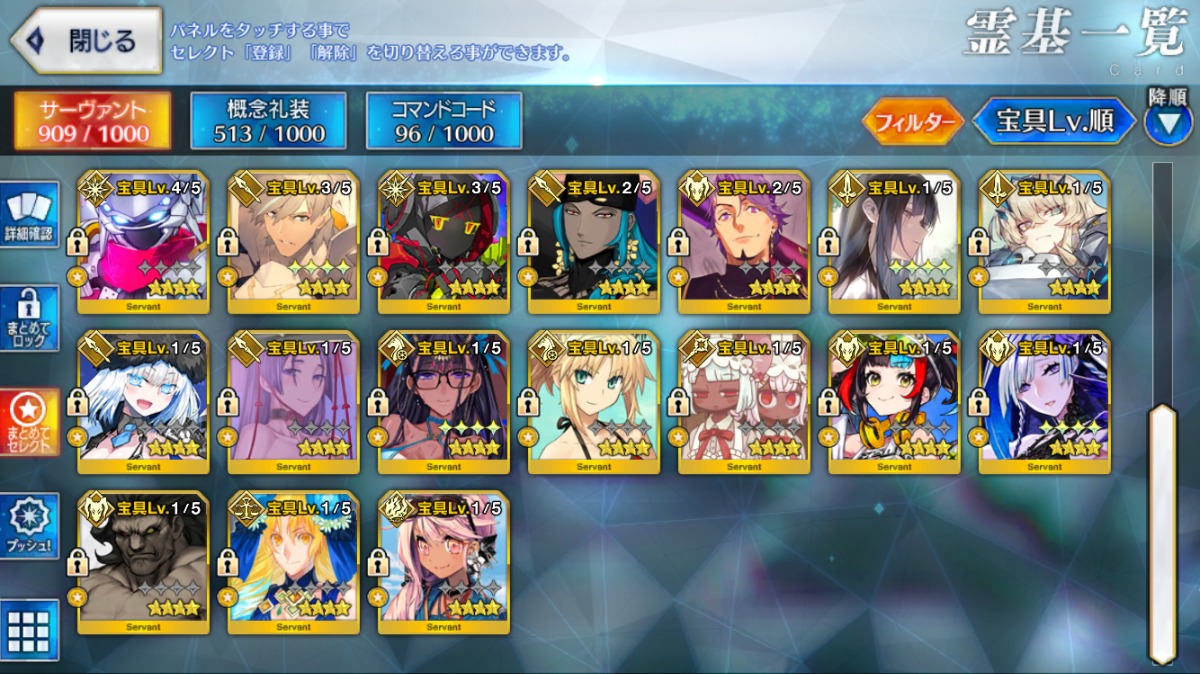The width and height of the screenshot is (1200, 674).
Task: Pick the black and red armored servant card
Action: click(x=443, y=242)
